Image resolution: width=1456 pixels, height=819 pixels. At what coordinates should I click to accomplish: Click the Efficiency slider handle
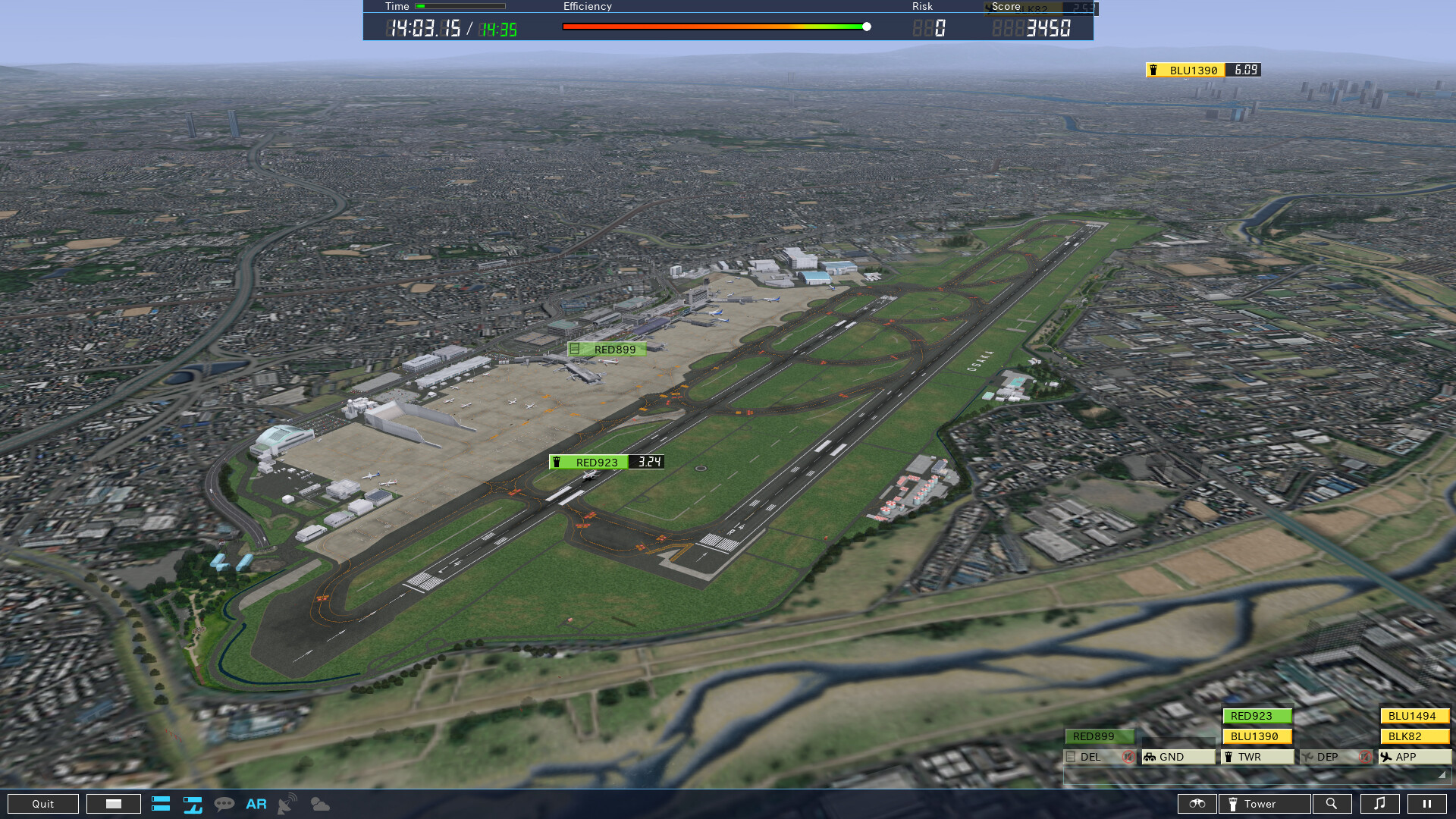865,25
